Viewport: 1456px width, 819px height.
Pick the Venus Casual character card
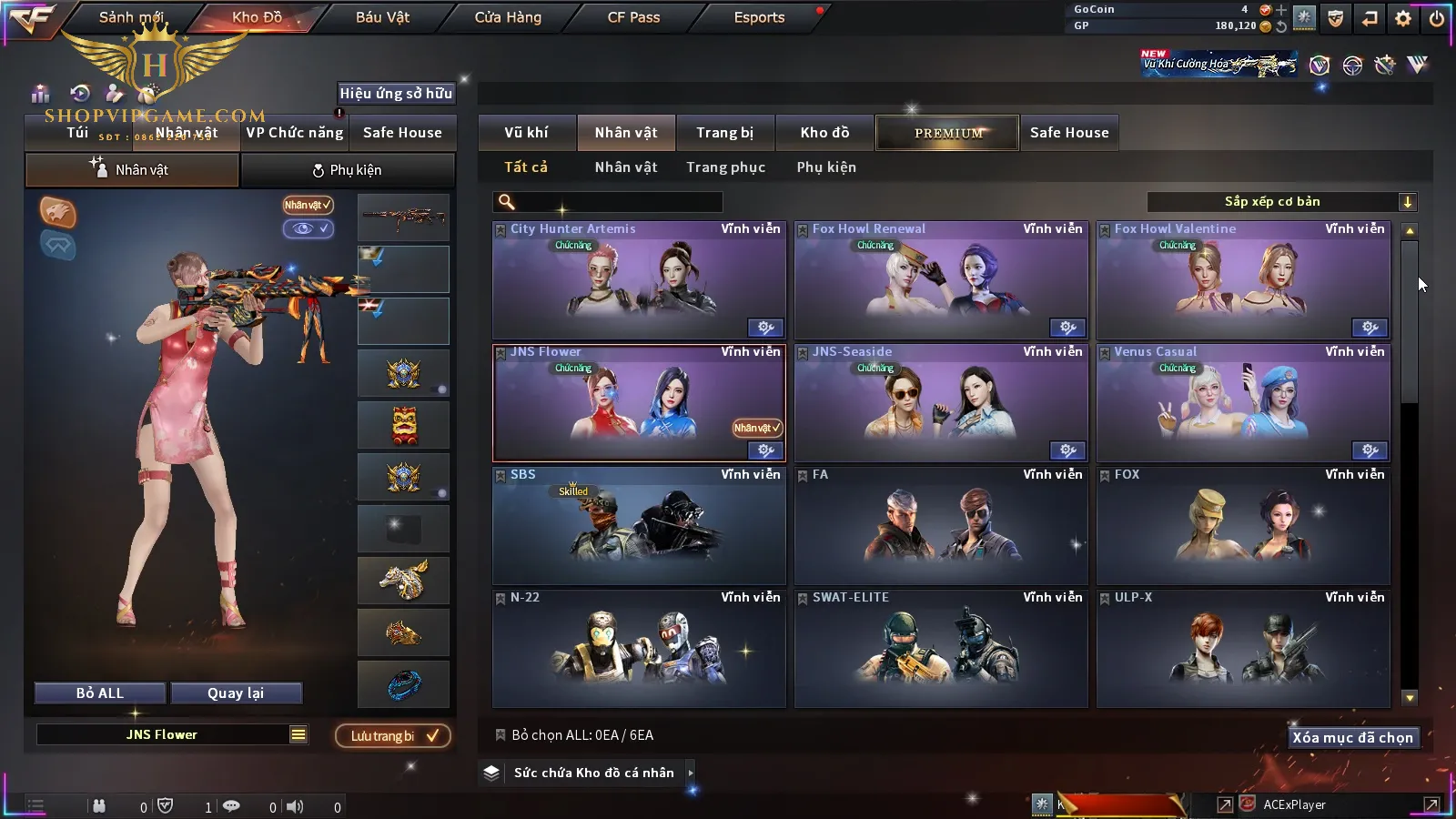coord(1242,403)
